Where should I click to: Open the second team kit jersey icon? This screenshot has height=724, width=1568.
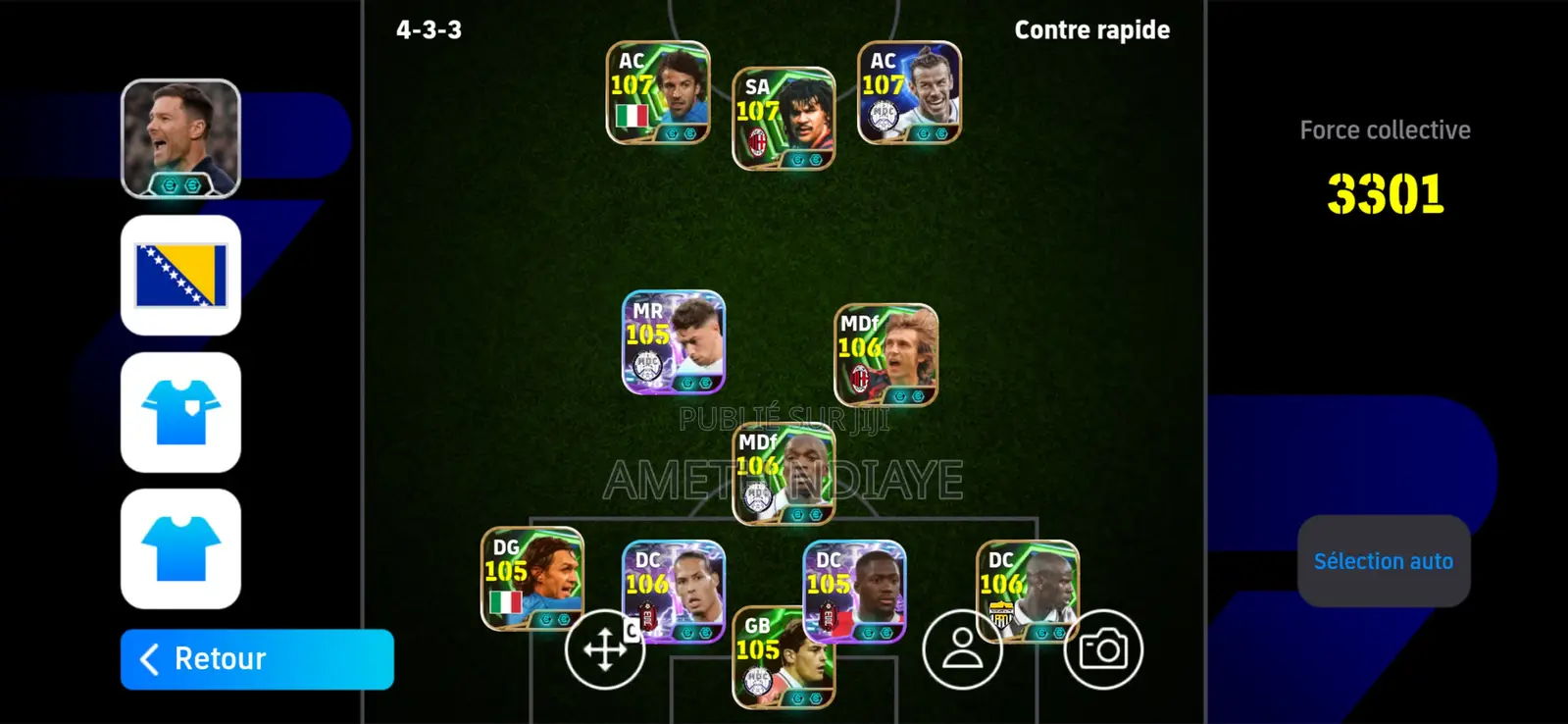point(179,549)
